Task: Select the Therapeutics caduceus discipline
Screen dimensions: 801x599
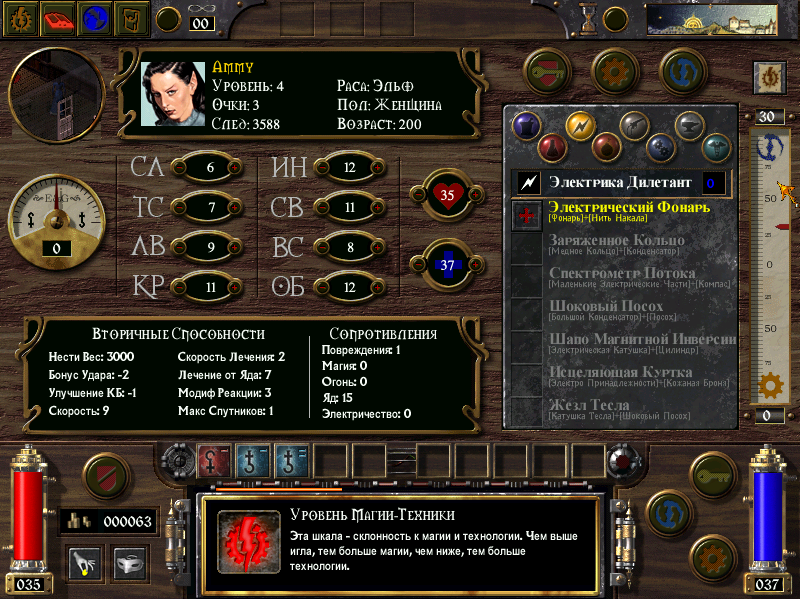Action: [714, 148]
